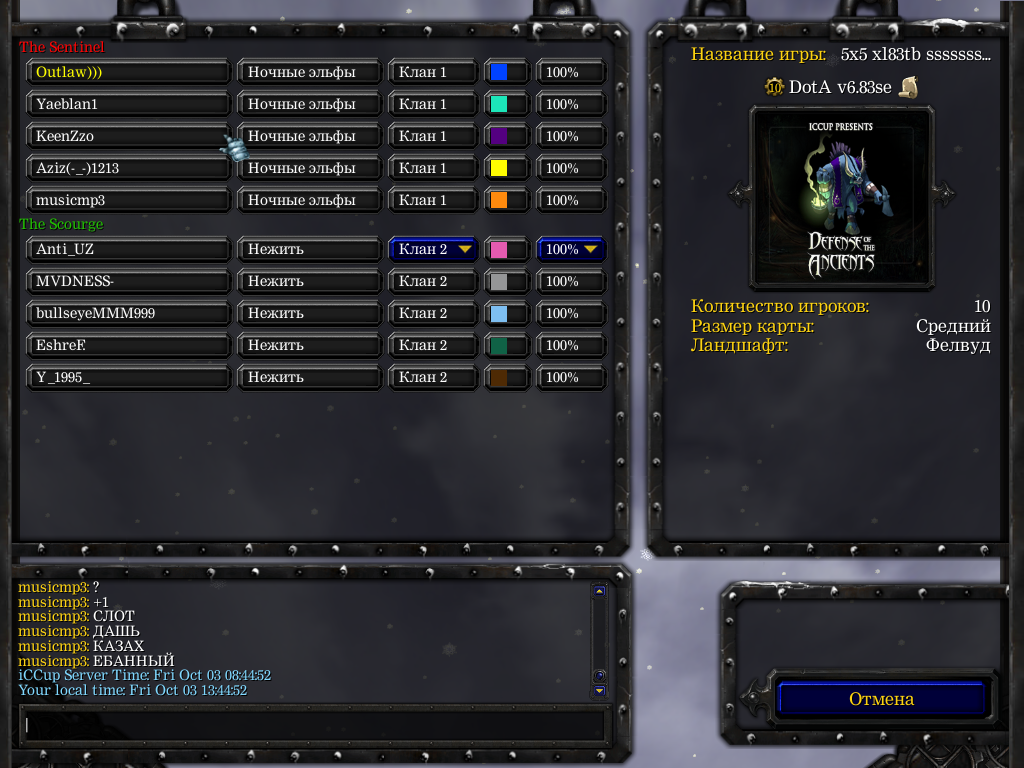The height and width of the screenshot is (768, 1024).
Task: Click the Клан 2 team box for Y_1995_
Action: 433,377
